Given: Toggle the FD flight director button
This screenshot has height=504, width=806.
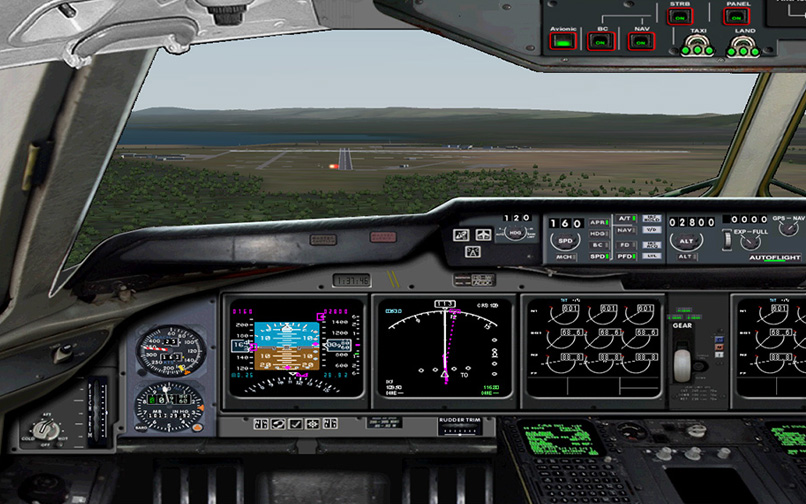Looking at the screenshot, I should 625,243.
